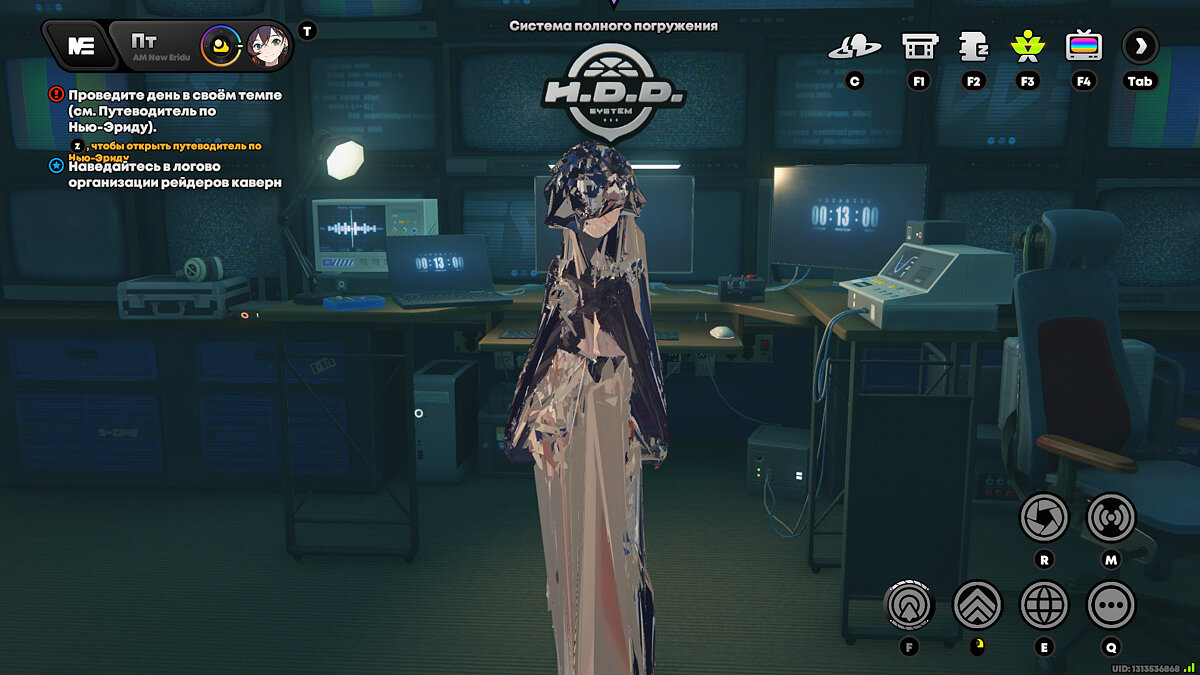Open the rainbow TV icon
Image resolution: width=1200 pixels, height=675 pixels.
pyautogui.click(x=1083, y=46)
